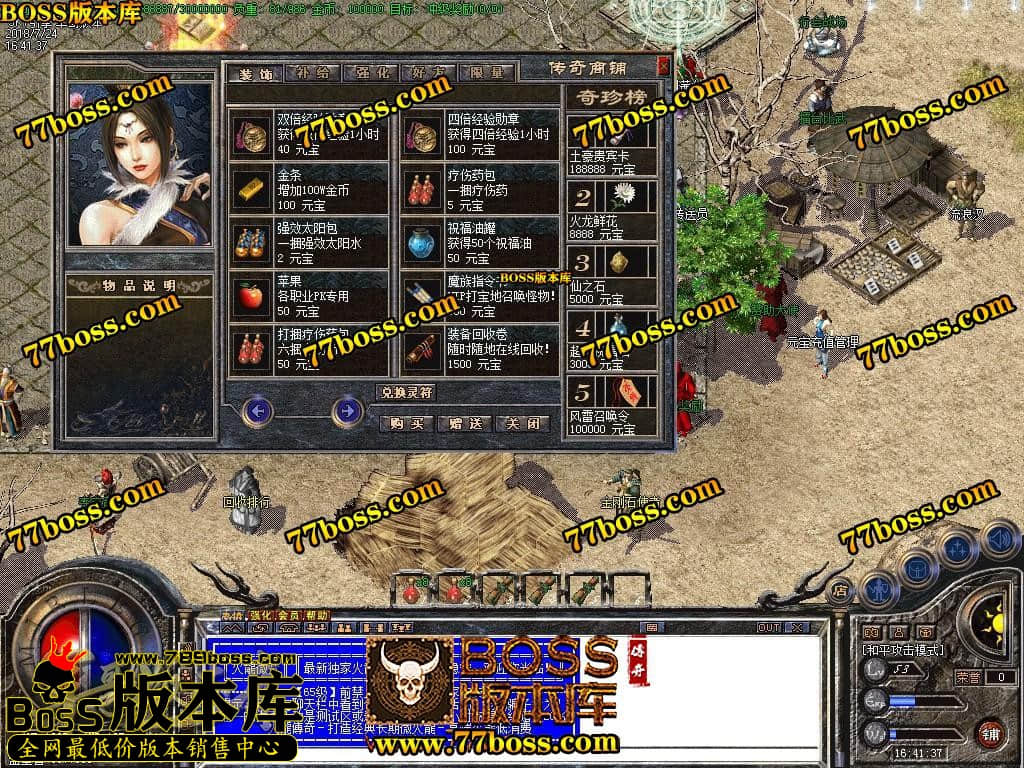Choose 风雷召唤令 in the rare ranking
Viewport: 1024px width, 768px height.
[612, 405]
